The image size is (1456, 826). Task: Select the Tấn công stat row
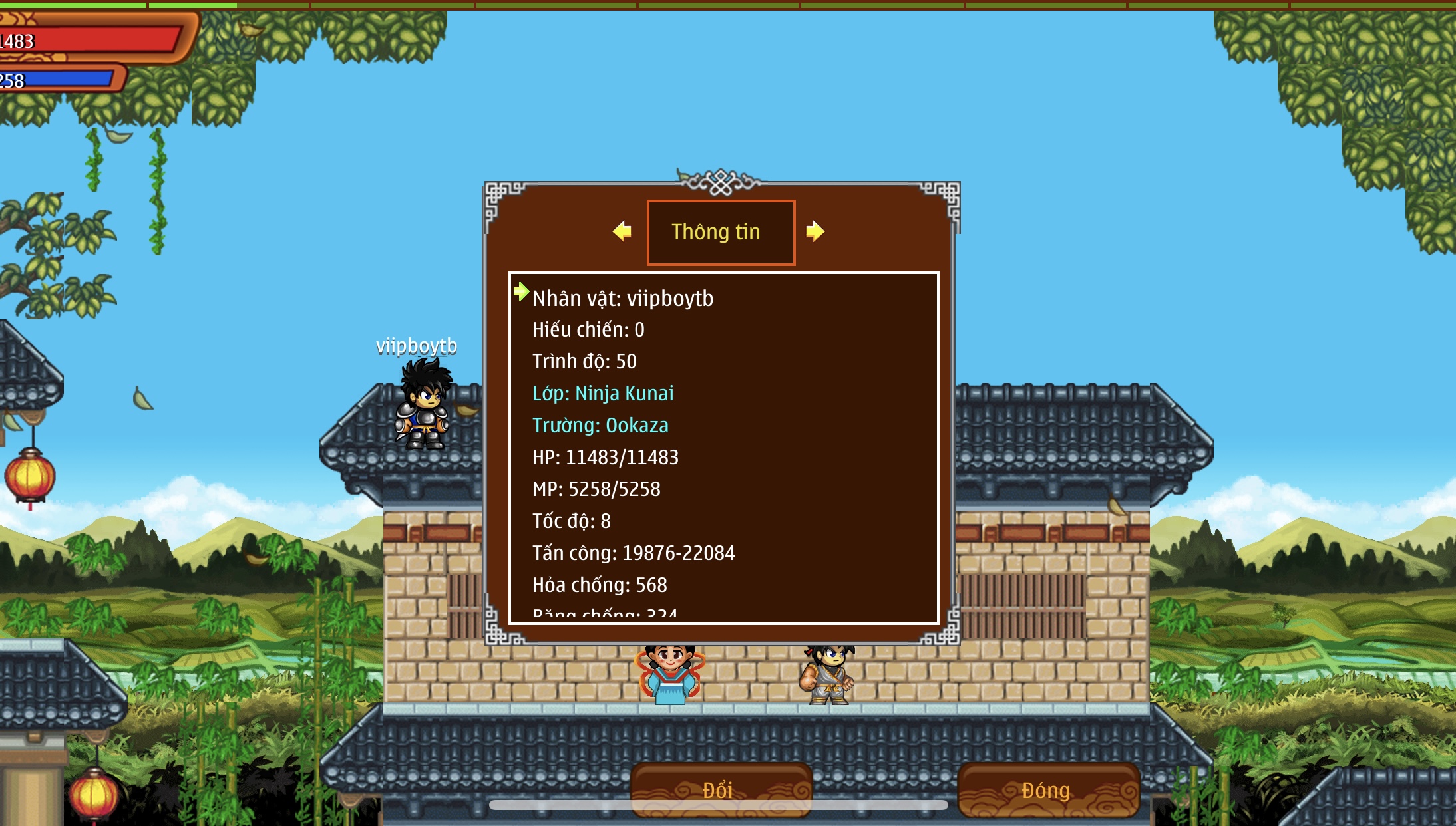coord(634,553)
